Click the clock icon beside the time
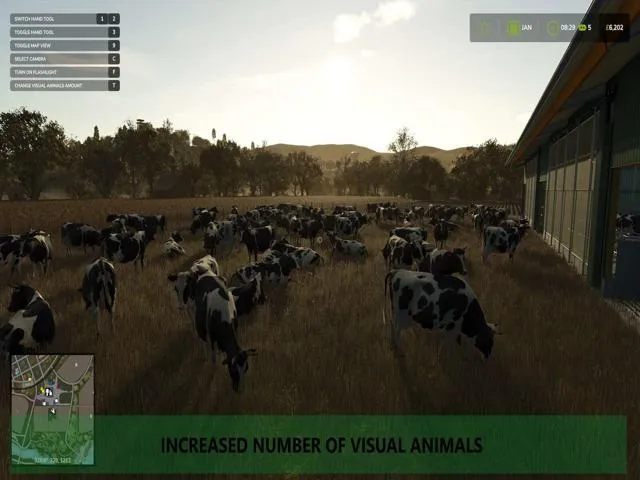 coord(552,28)
